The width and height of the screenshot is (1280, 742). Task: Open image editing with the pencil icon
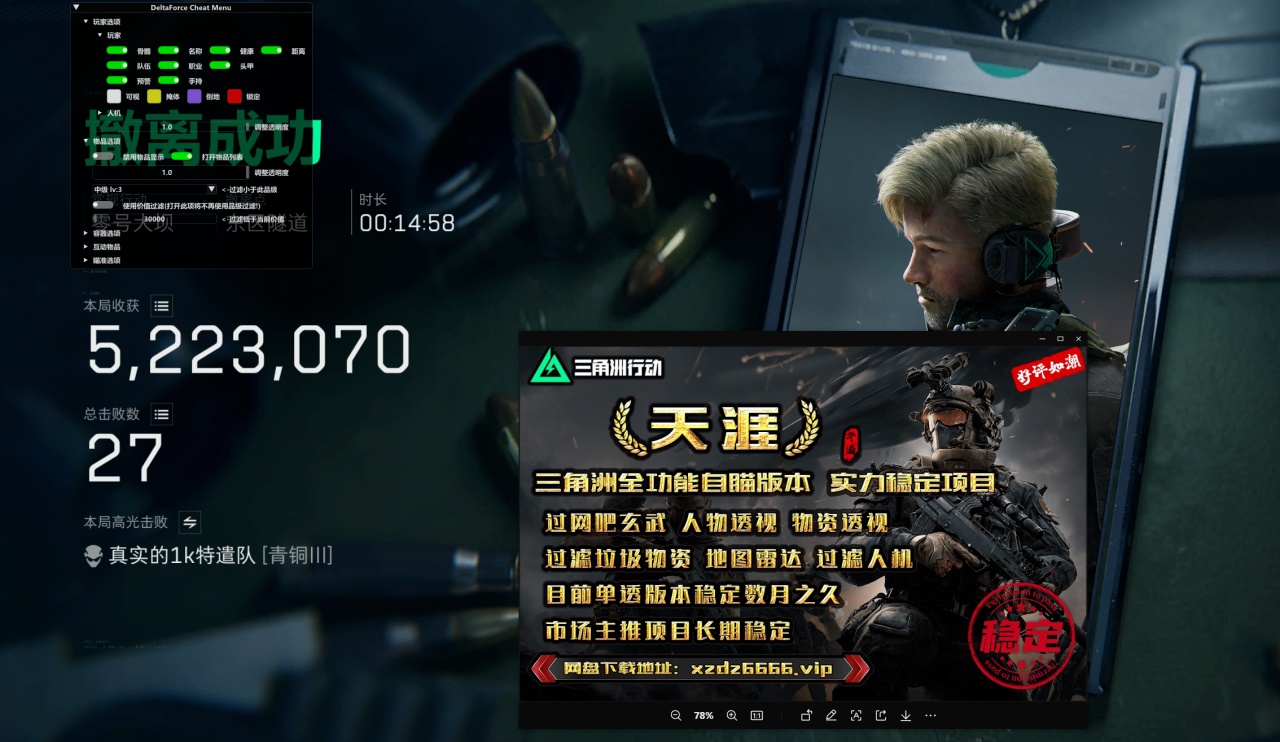pos(832,716)
